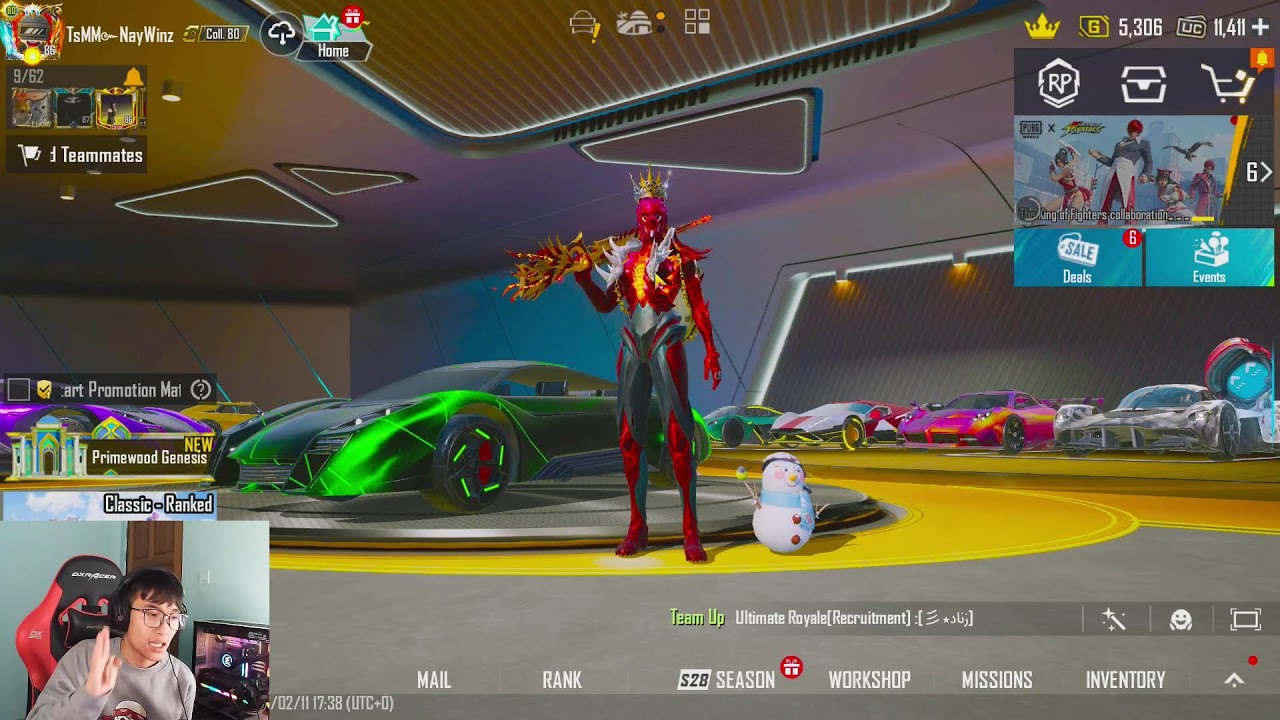The height and width of the screenshot is (720, 1280).
Task: Open the Mail menu
Action: (x=434, y=680)
